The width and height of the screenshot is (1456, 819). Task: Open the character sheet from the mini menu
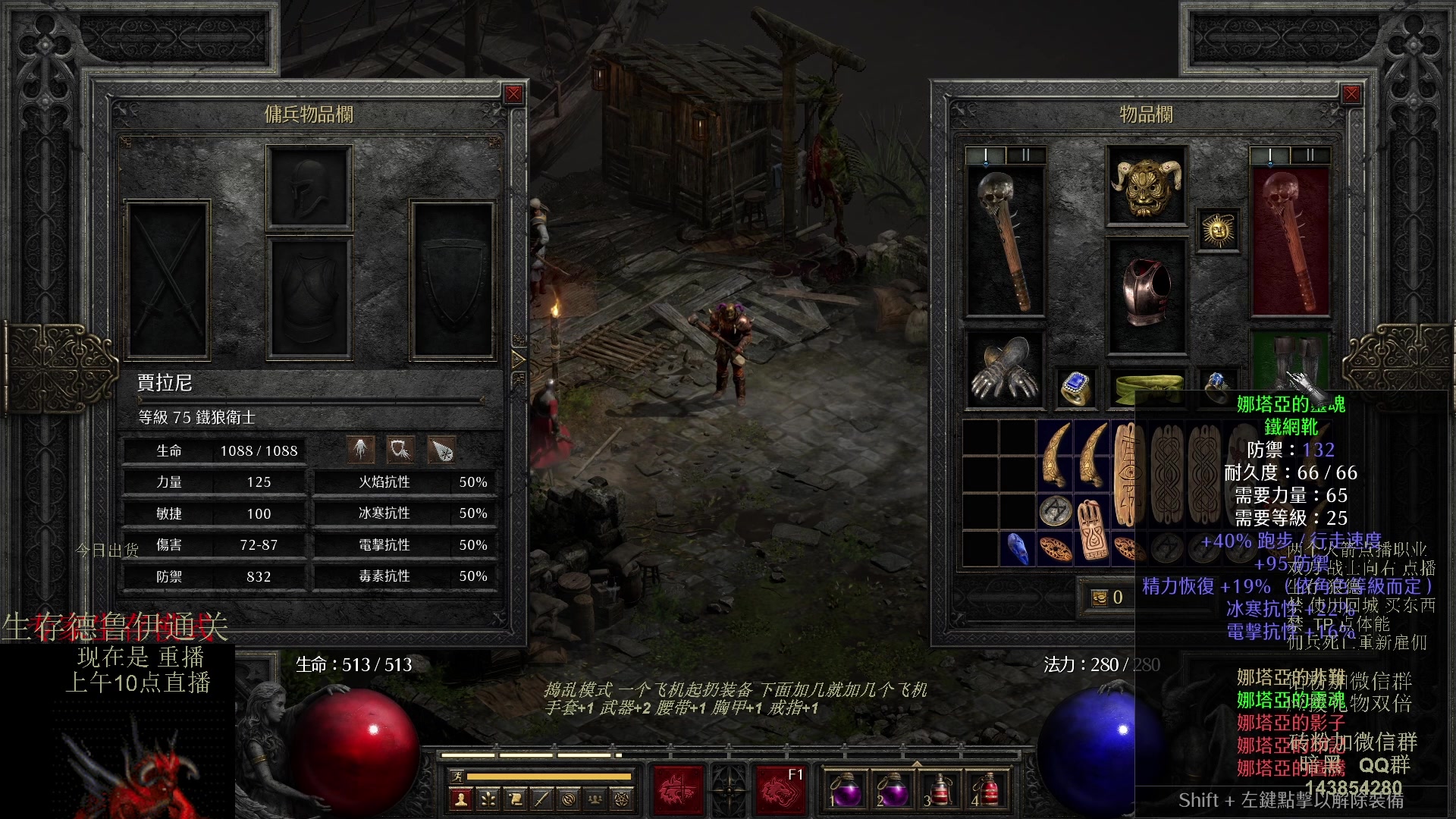460,799
